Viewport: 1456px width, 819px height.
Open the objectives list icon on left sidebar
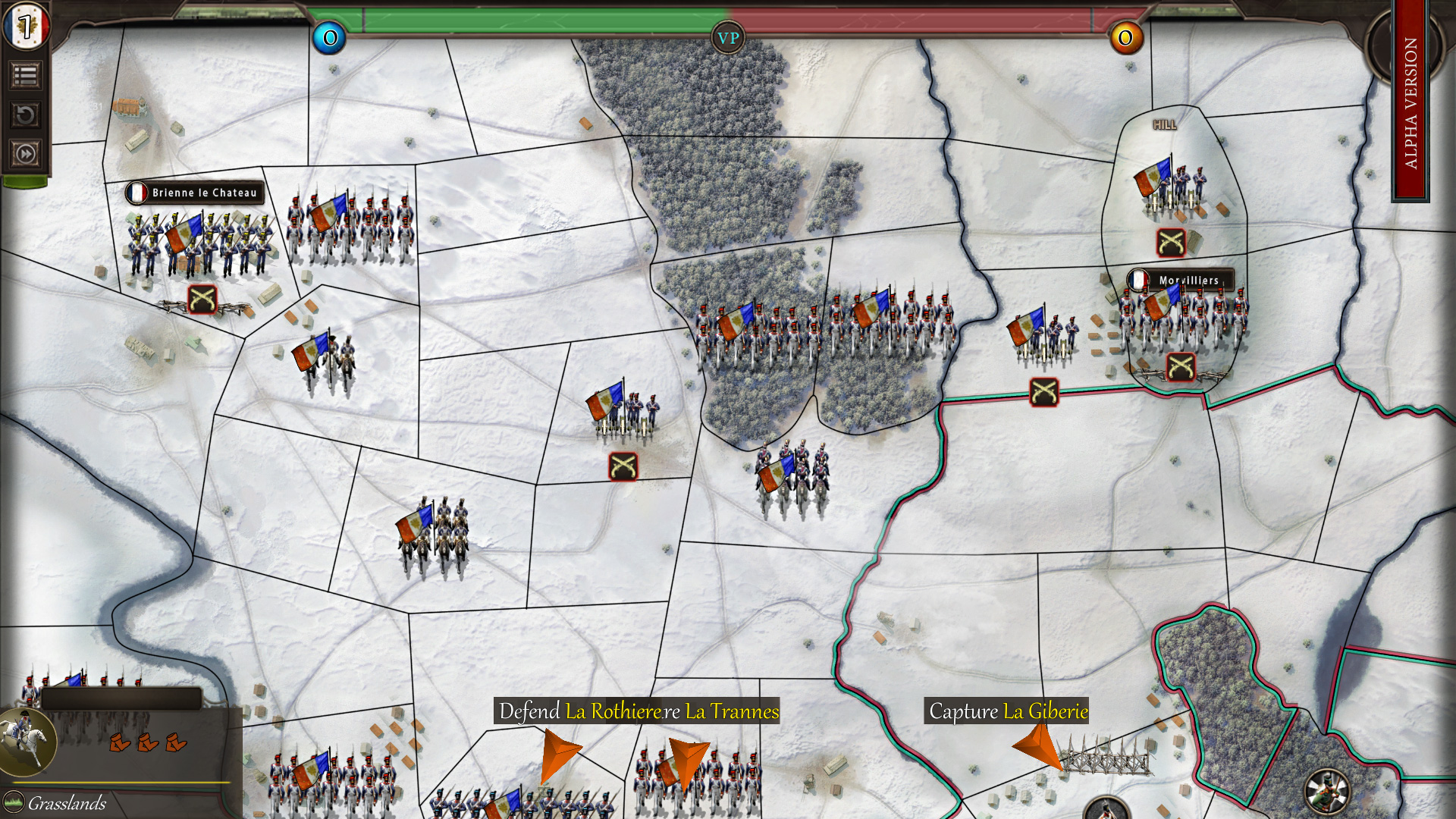point(25,76)
